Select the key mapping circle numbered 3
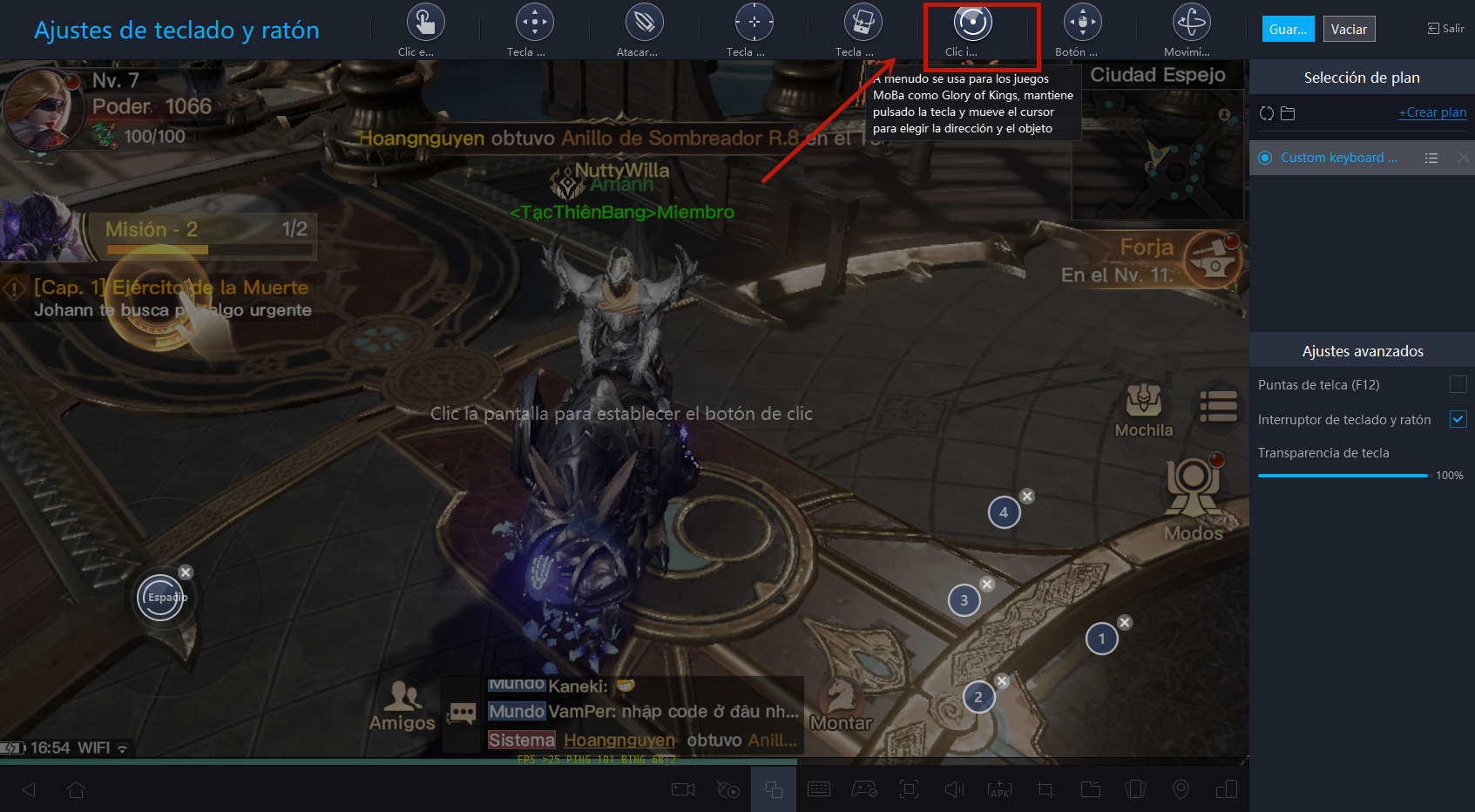1475x812 pixels. click(964, 600)
